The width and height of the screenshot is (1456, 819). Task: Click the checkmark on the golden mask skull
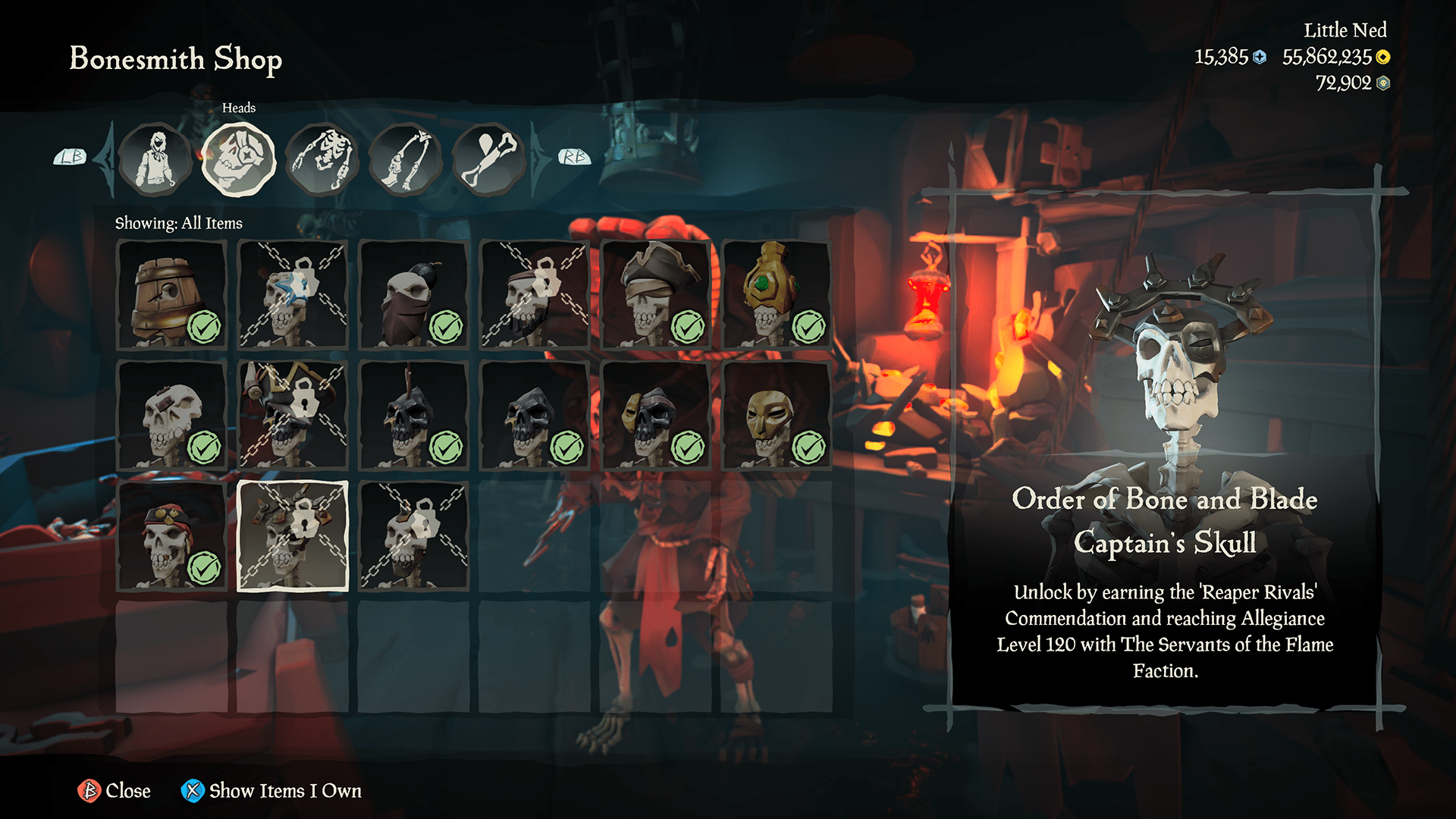(x=808, y=443)
